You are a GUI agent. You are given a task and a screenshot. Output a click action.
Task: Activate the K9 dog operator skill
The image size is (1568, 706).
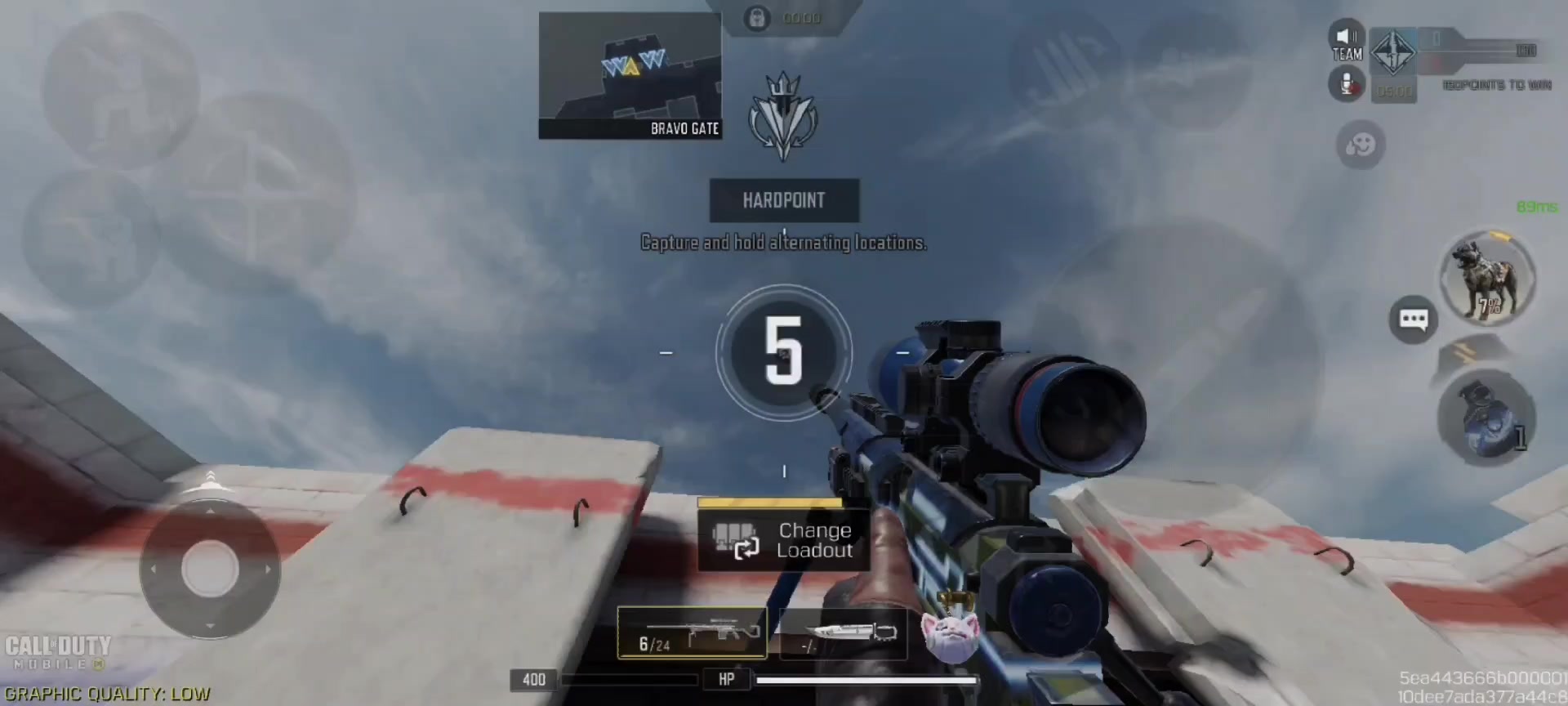(x=1486, y=279)
